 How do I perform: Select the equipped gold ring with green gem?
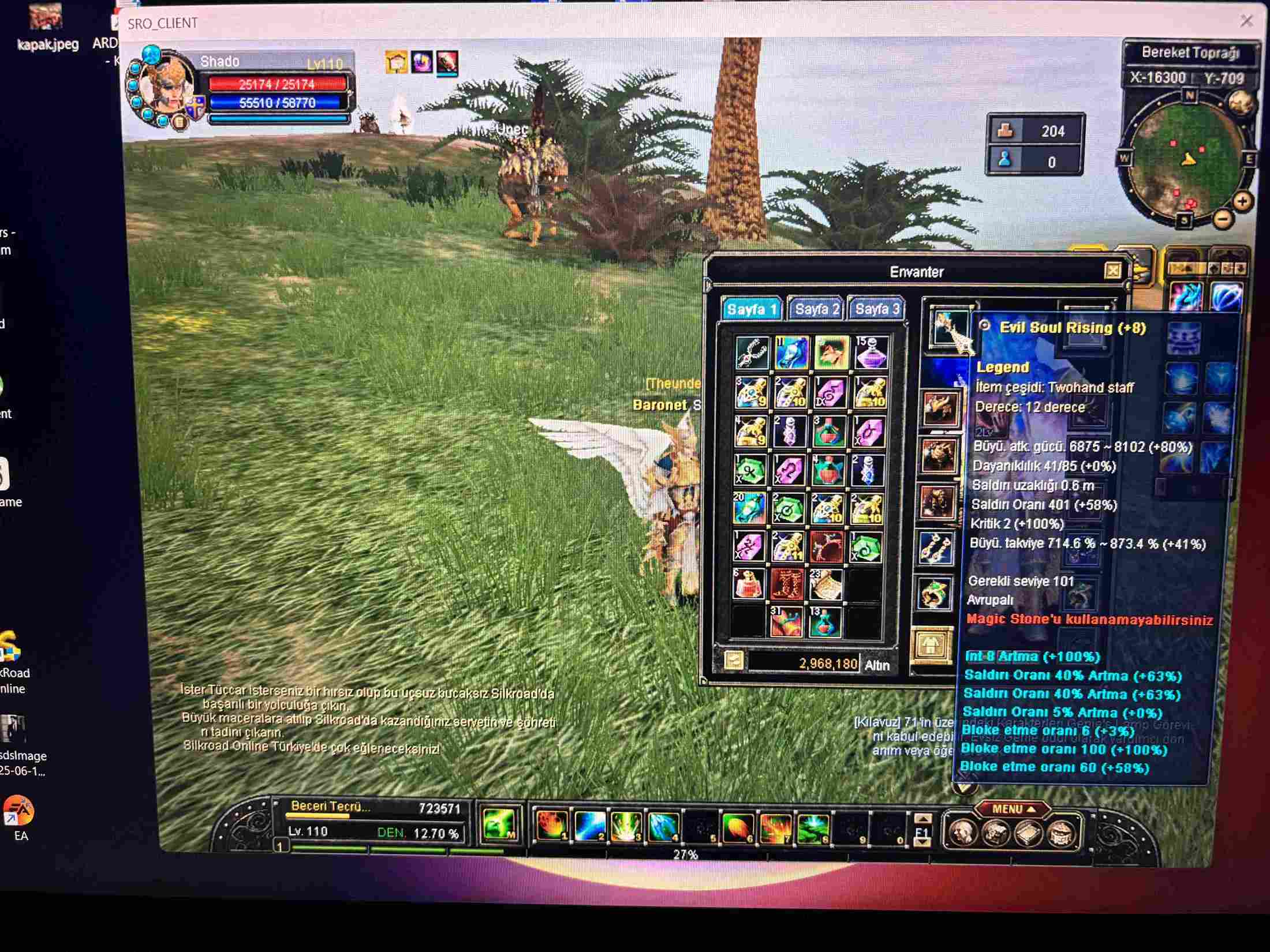click(934, 593)
